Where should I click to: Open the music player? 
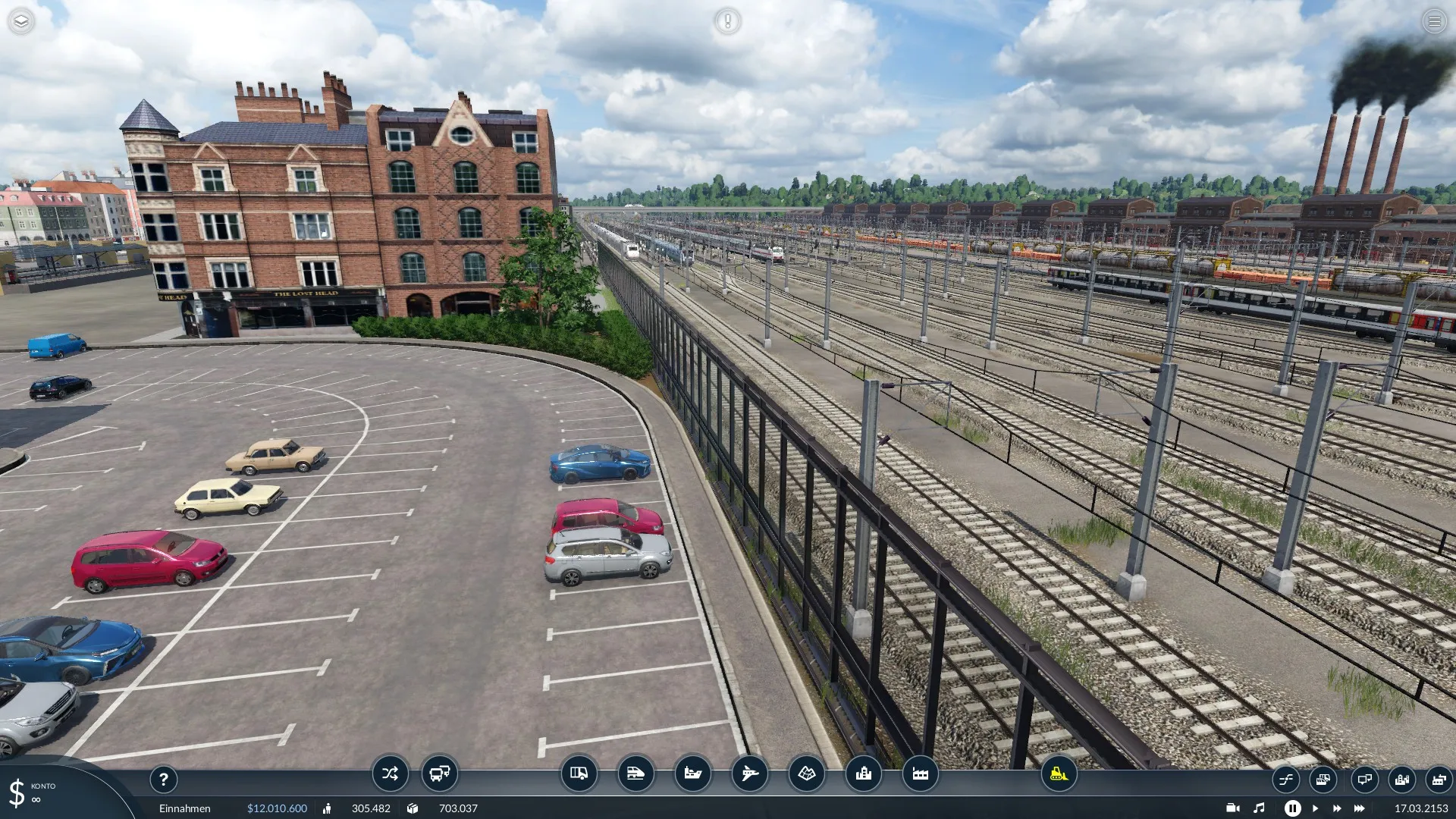(x=1259, y=808)
